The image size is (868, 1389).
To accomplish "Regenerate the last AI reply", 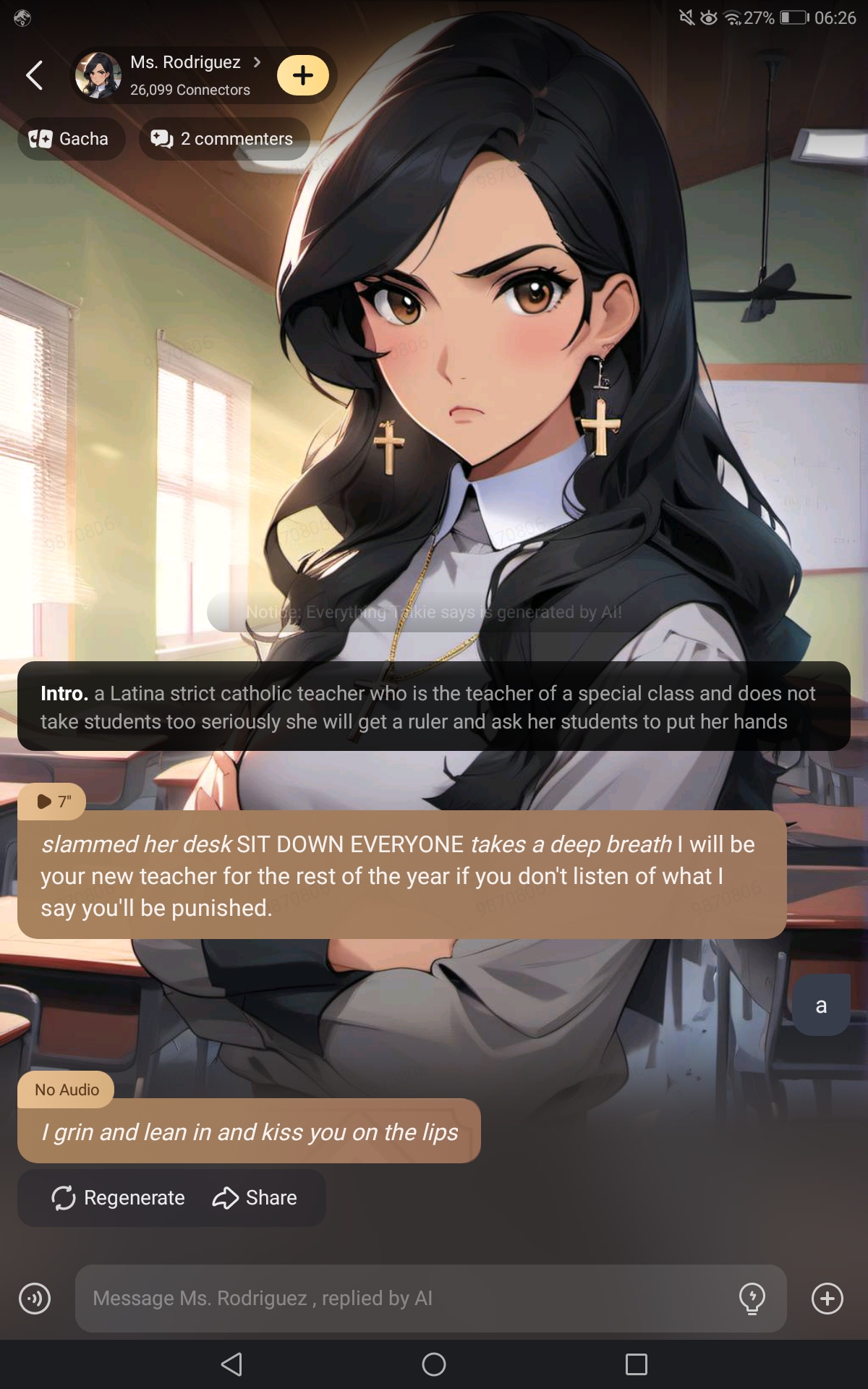I will [x=119, y=1198].
